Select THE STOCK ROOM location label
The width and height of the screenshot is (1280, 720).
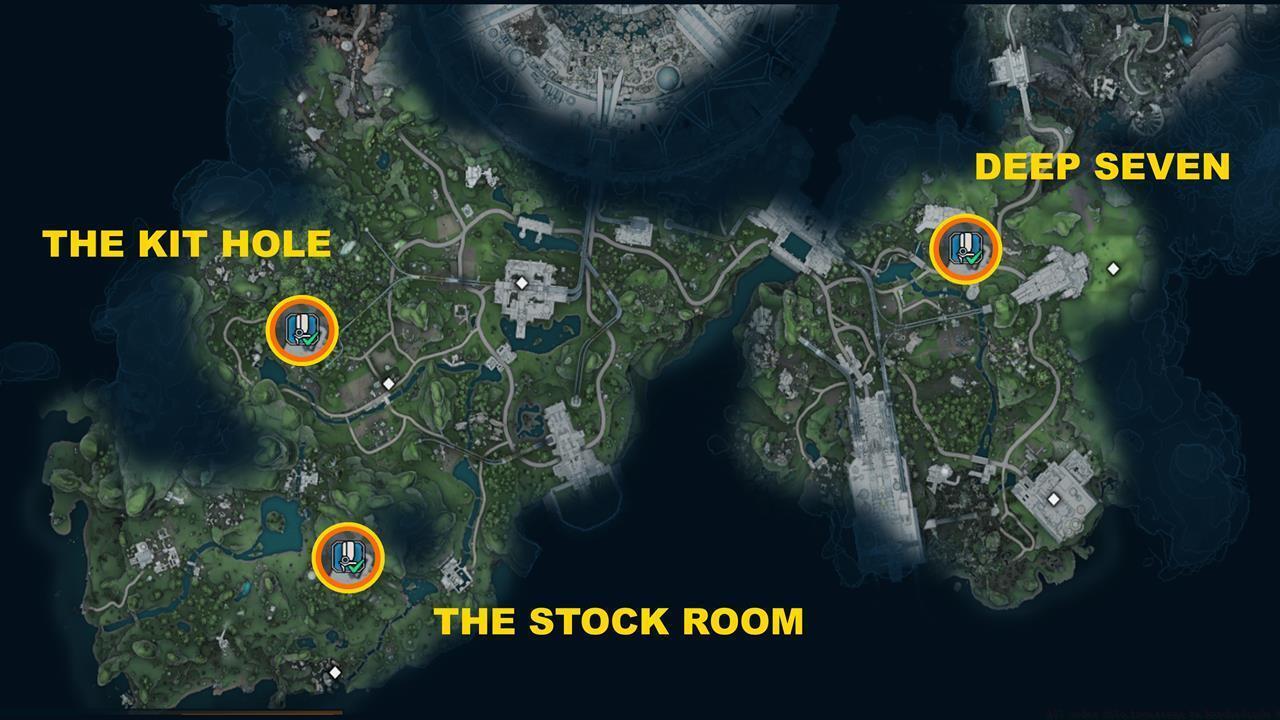tap(622, 621)
